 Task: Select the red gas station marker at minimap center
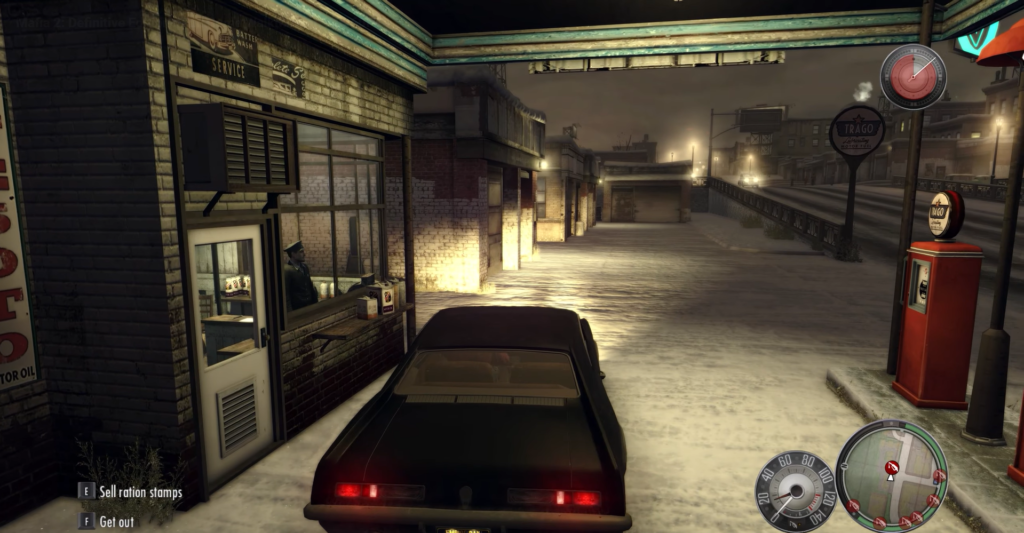(x=891, y=466)
